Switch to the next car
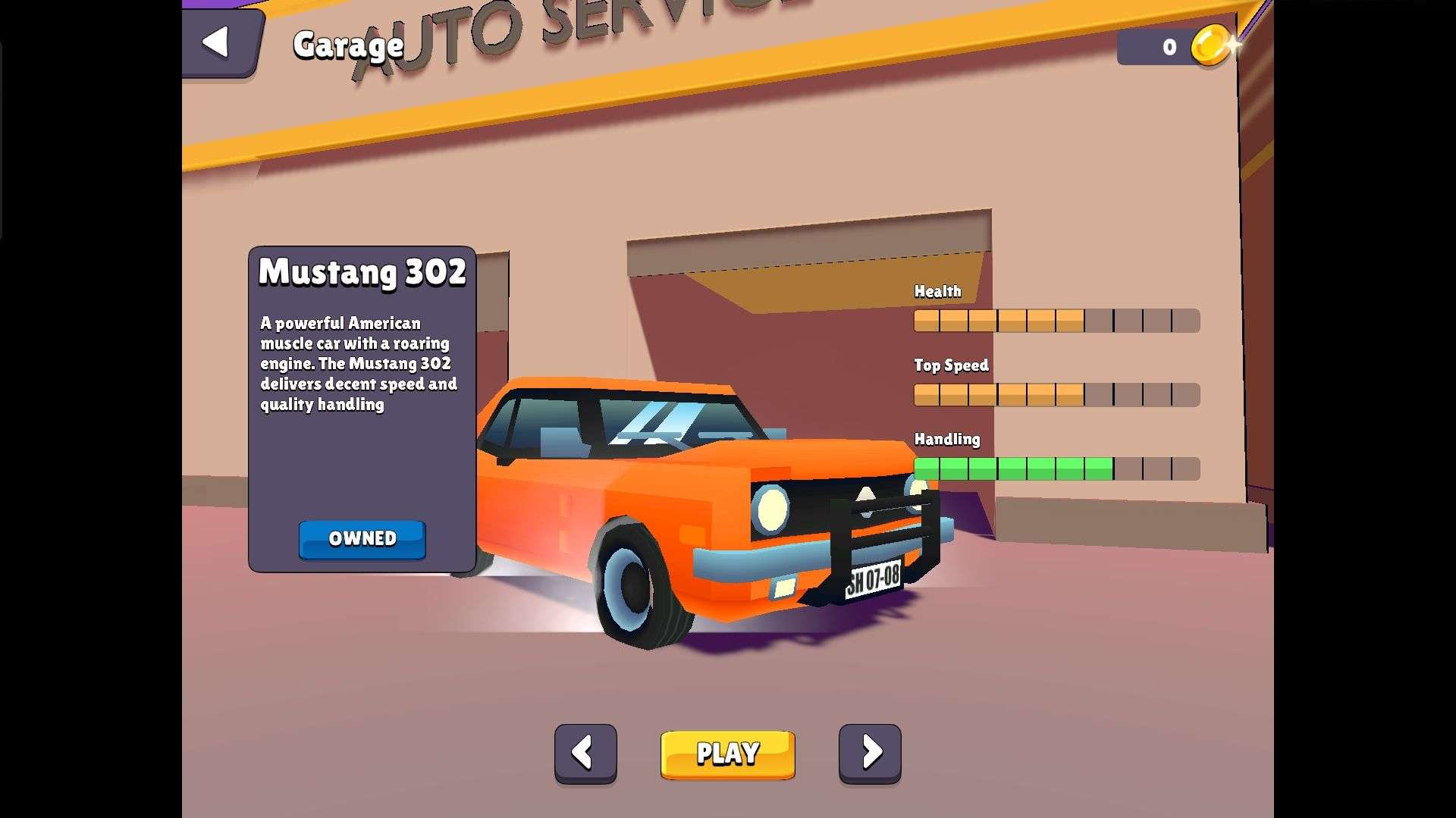1456x818 pixels. point(870,753)
